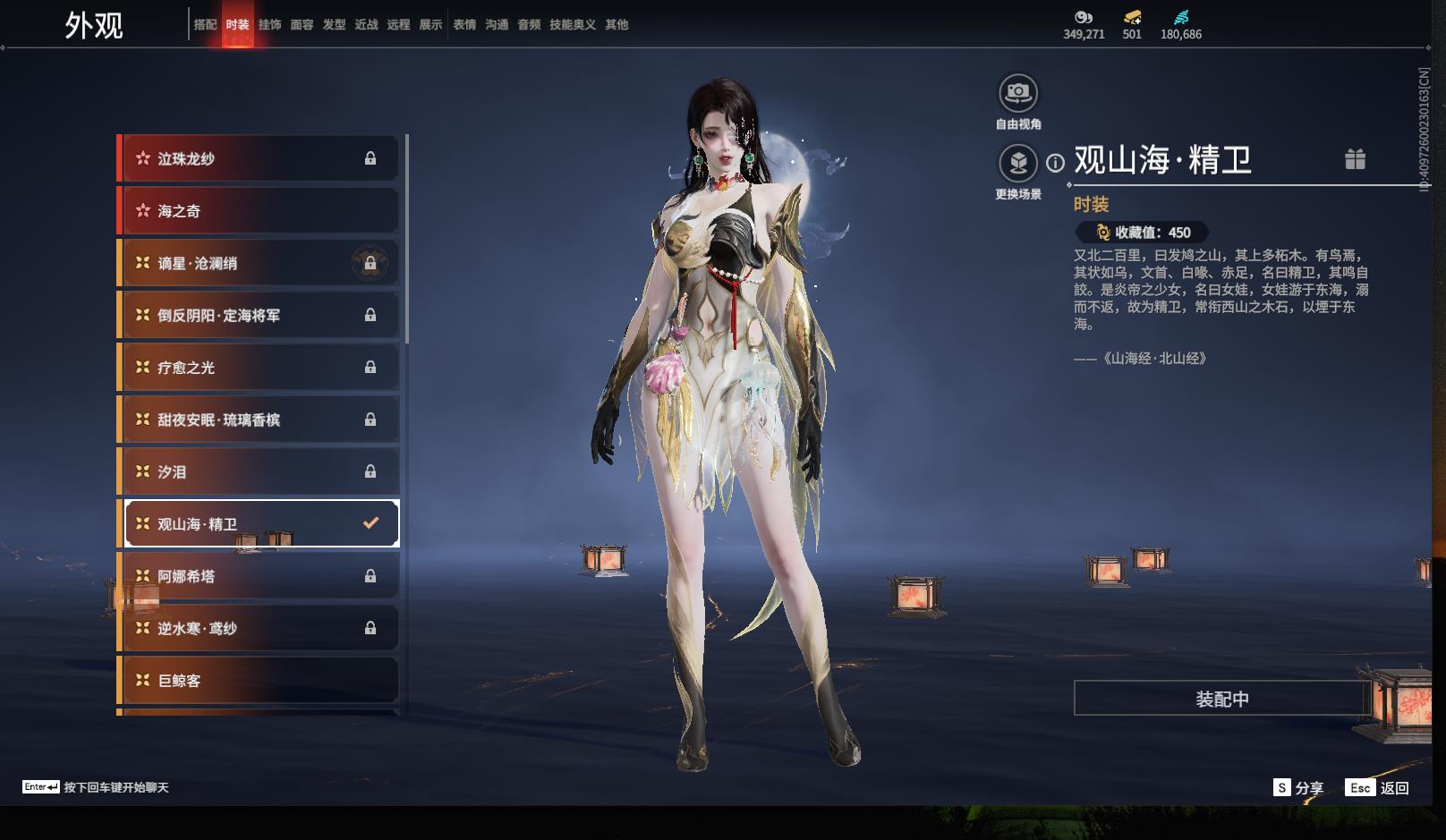Go to the 发型 hairstyle tab
The height and width of the screenshot is (840, 1446).
(334, 25)
